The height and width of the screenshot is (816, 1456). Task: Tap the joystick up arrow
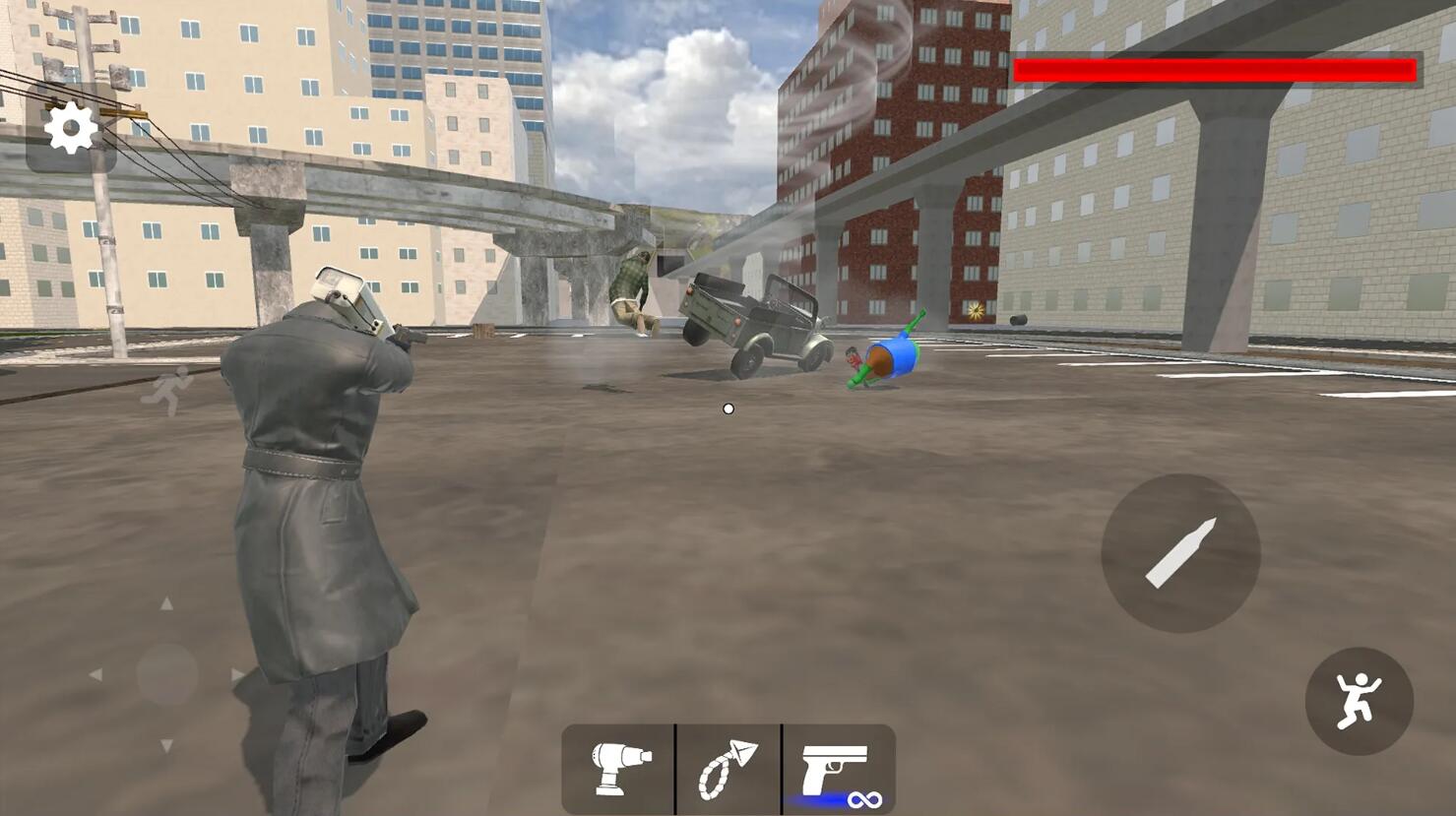click(166, 603)
